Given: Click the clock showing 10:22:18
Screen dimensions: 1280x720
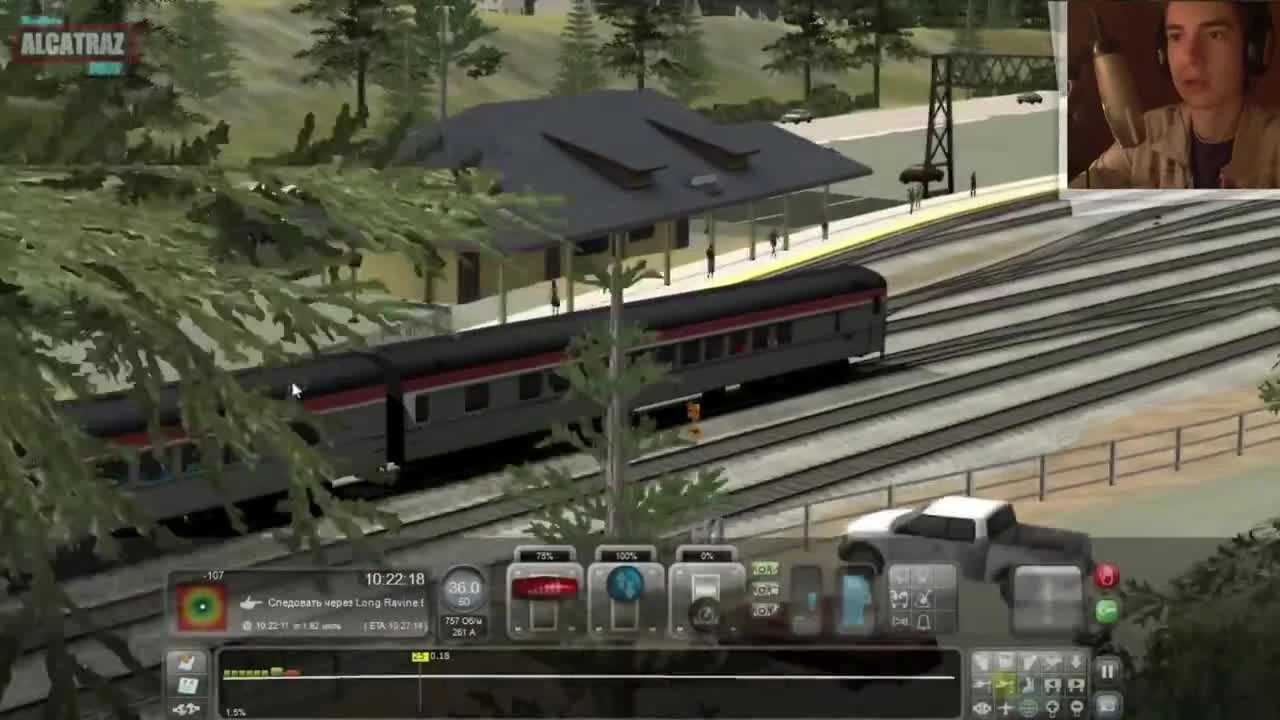Looking at the screenshot, I should [x=395, y=577].
